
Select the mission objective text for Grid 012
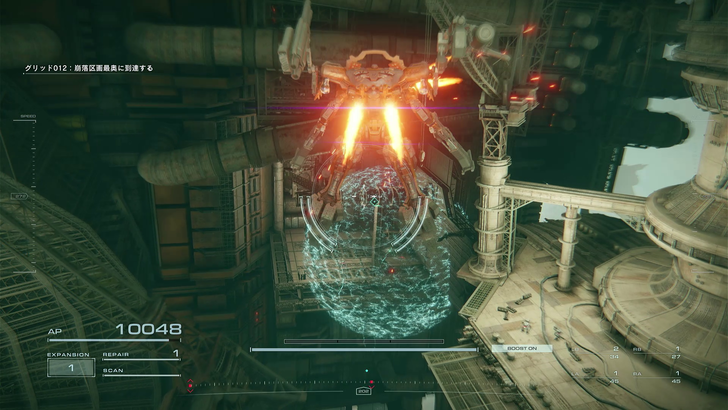89,68
